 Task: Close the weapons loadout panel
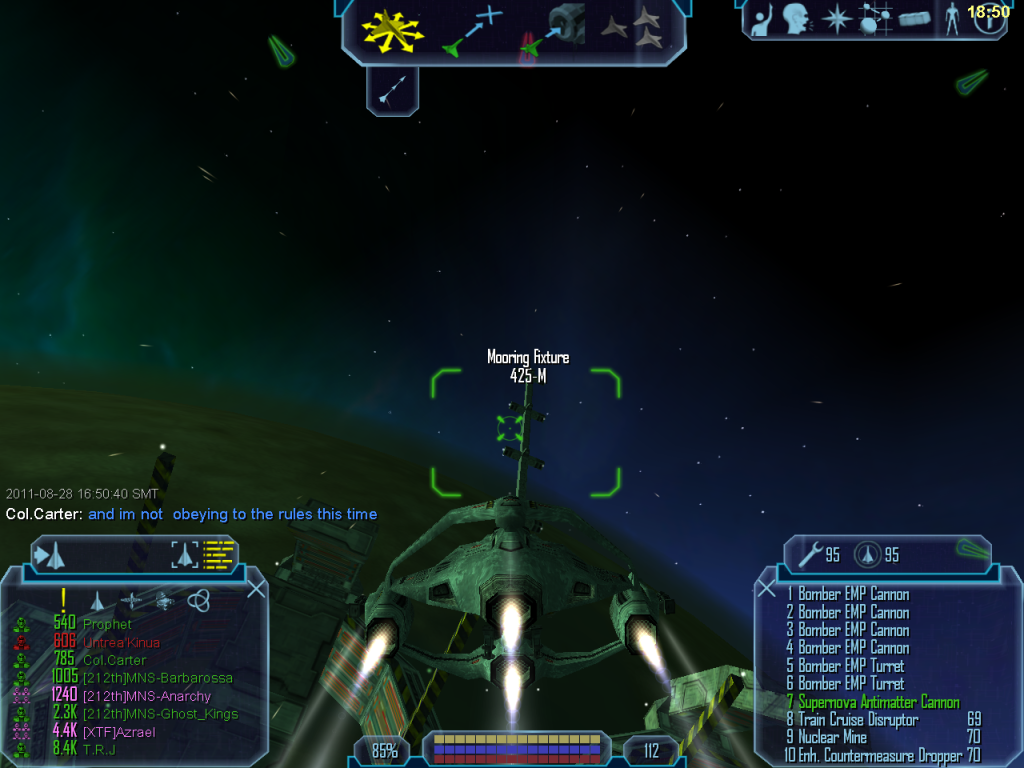tap(767, 589)
